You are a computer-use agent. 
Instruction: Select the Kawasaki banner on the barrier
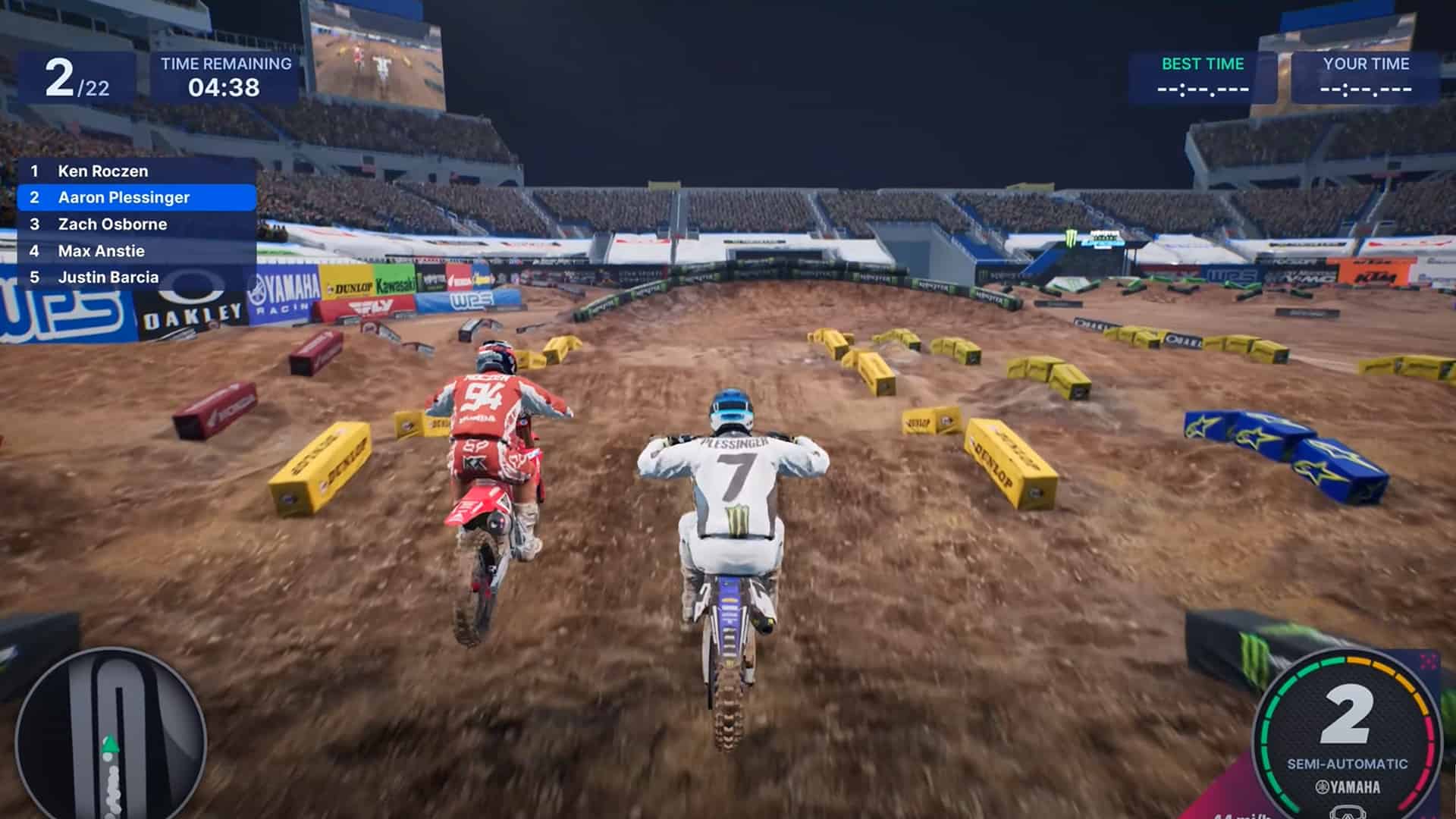395,278
